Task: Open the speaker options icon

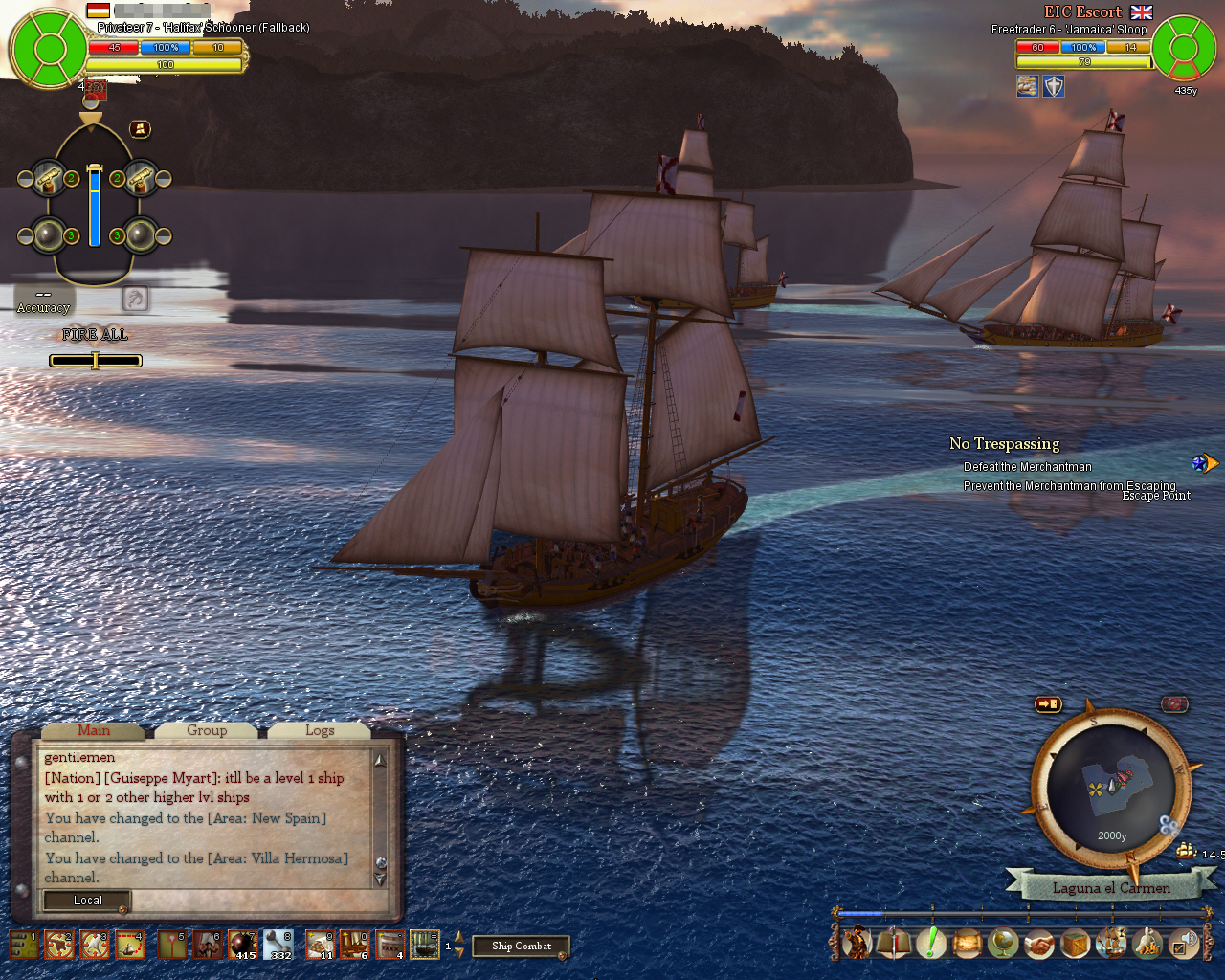Action: point(1184,944)
